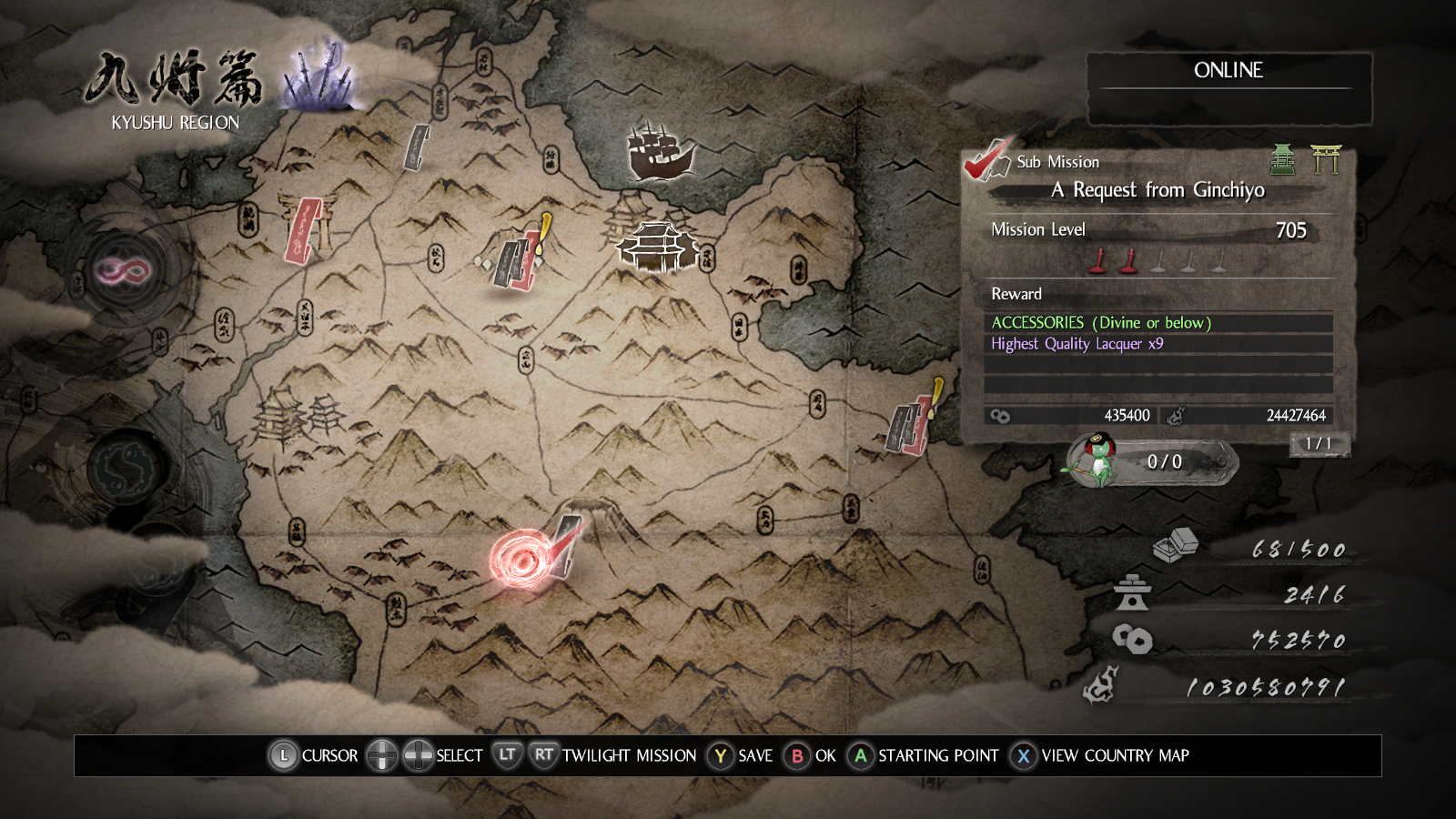Select the ship icon on the map
The width and height of the screenshot is (1456, 819).
(660, 151)
